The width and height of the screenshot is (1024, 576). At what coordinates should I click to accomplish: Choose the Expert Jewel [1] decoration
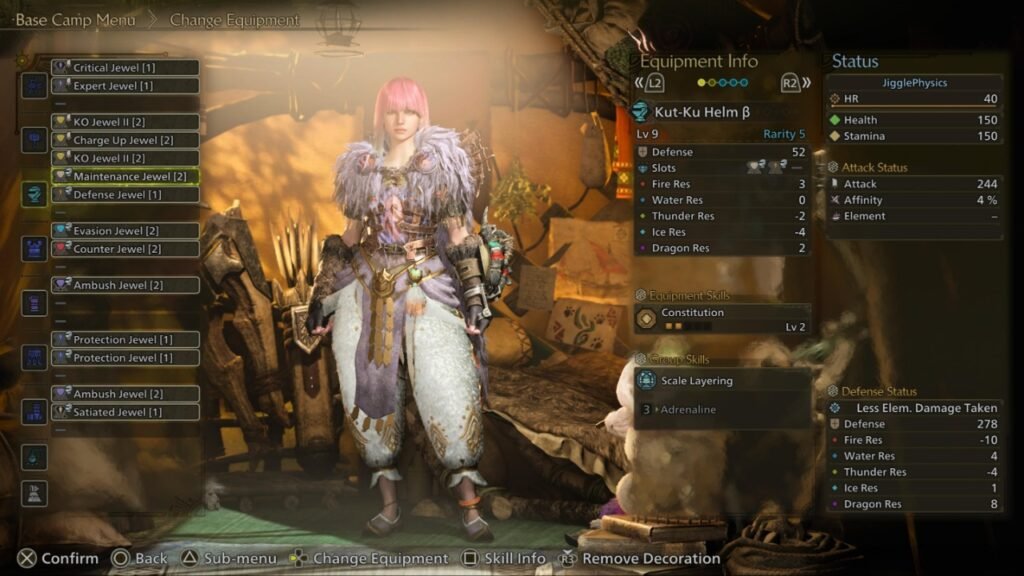[125, 86]
